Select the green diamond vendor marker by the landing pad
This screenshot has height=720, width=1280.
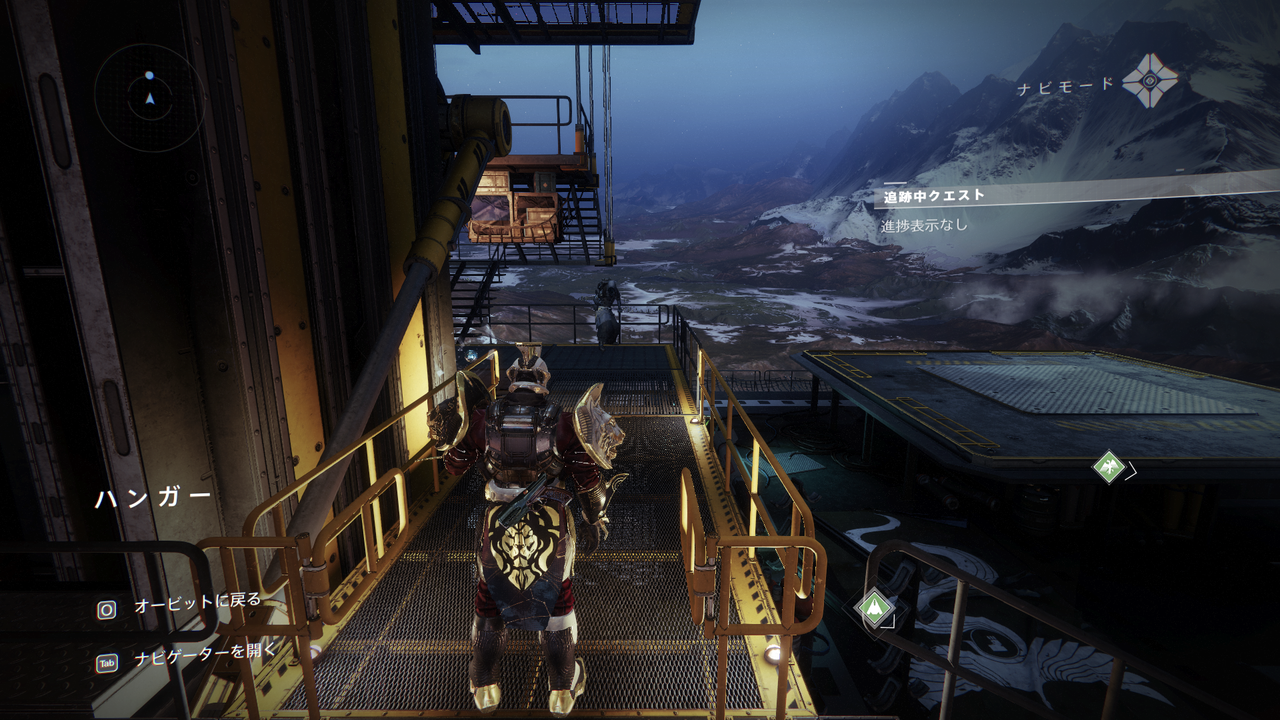coord(1108,466)
